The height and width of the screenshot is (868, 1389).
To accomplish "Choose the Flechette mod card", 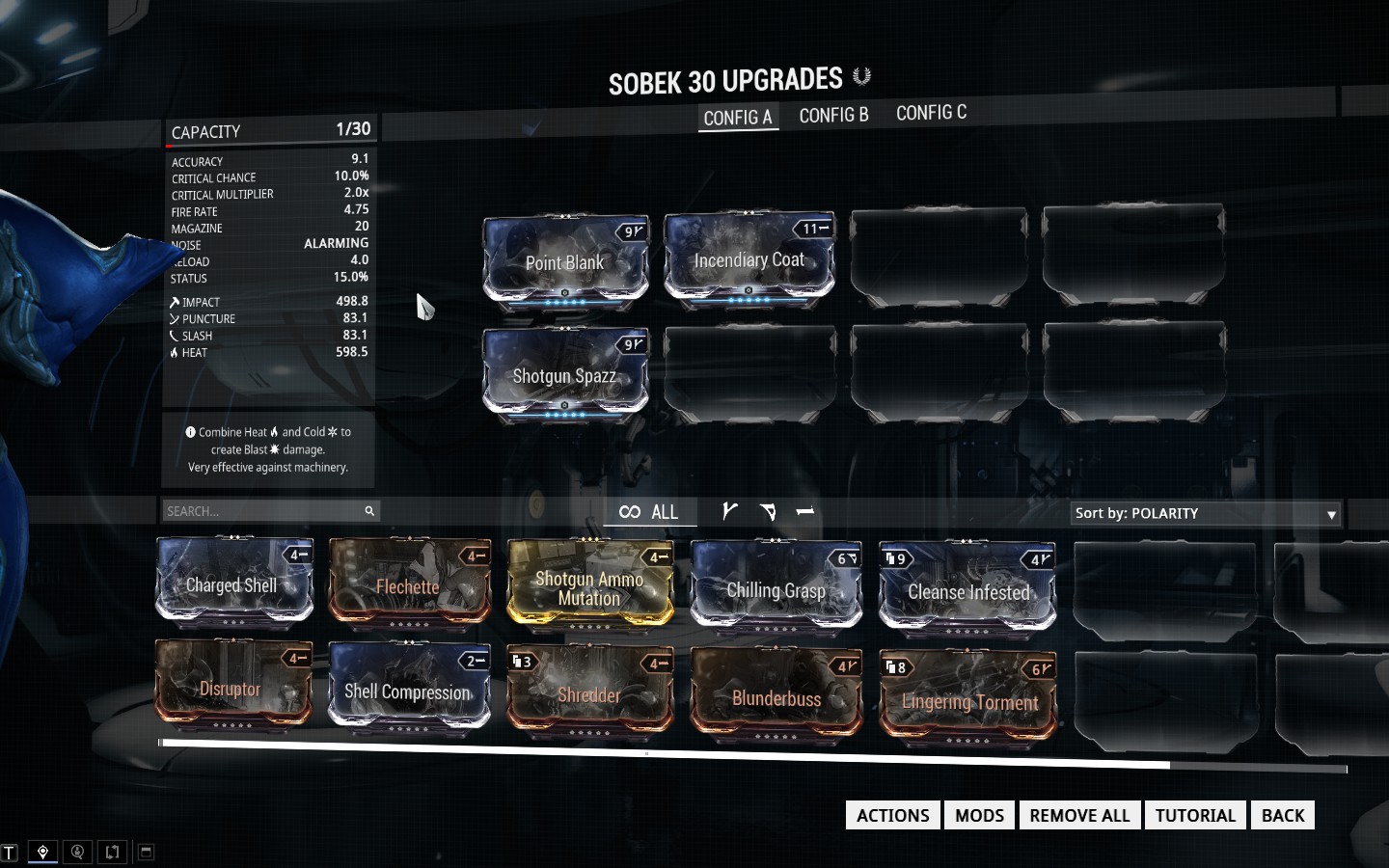I will 409,586.
